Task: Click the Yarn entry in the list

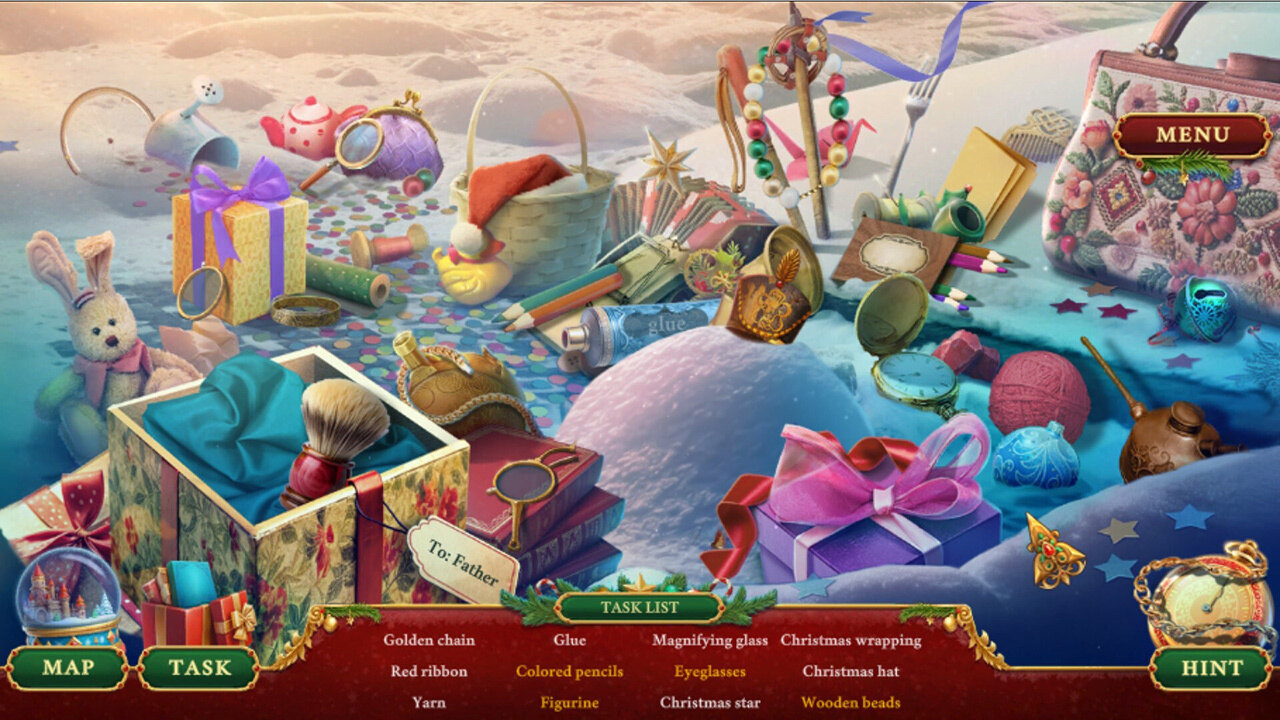Action: click(429, 702)
